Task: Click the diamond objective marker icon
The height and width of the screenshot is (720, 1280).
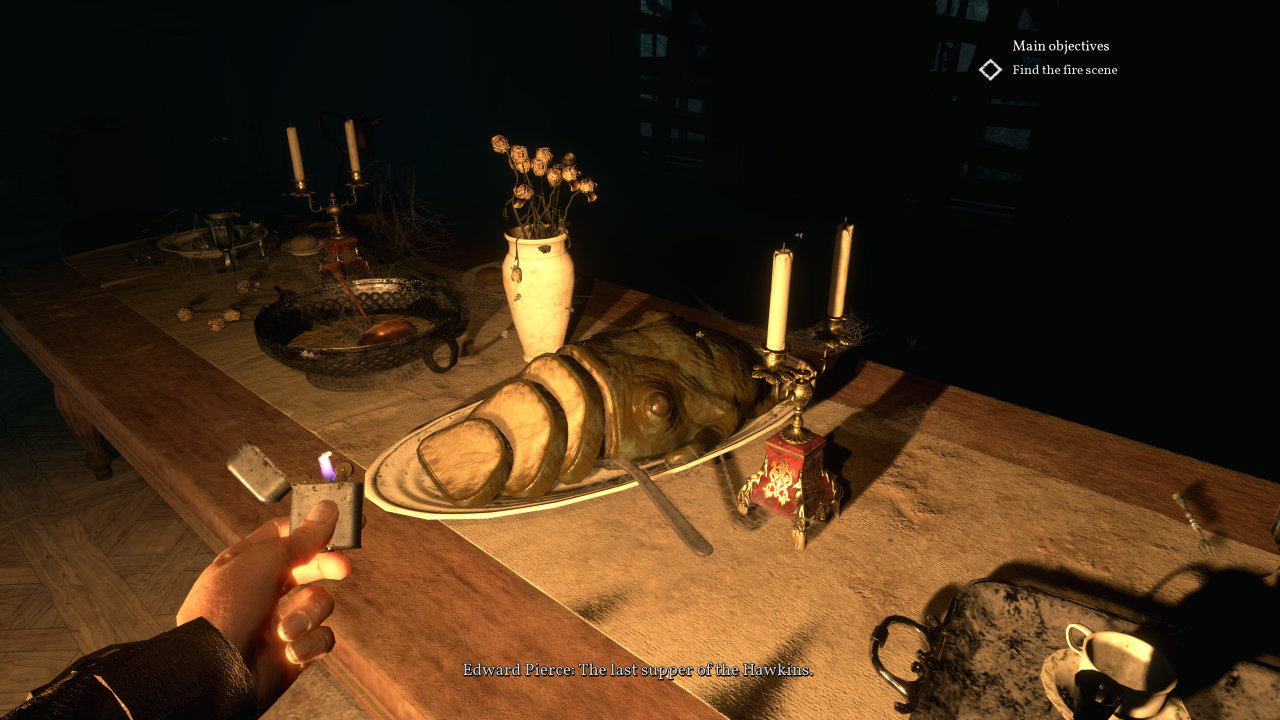Action: click(990, 70)
